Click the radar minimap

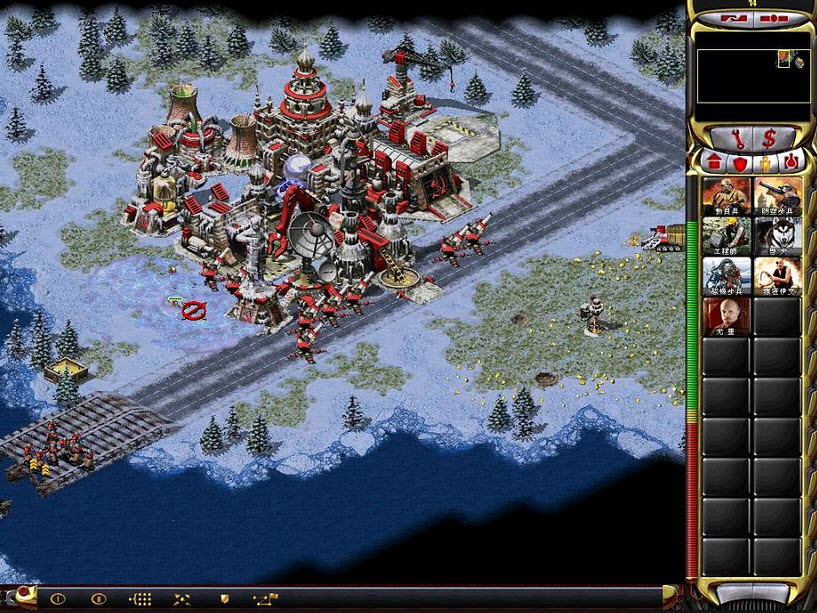click(752, 77)
